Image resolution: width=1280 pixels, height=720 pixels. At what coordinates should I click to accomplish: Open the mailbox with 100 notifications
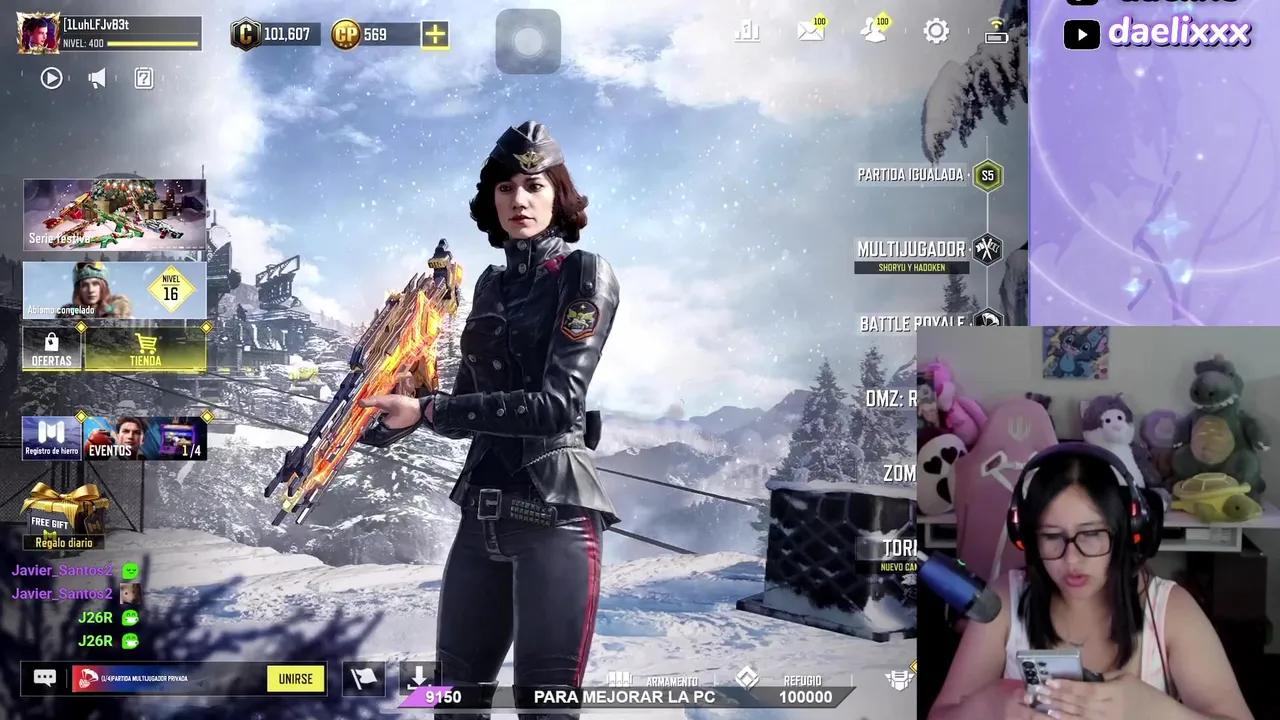(811, 31)
